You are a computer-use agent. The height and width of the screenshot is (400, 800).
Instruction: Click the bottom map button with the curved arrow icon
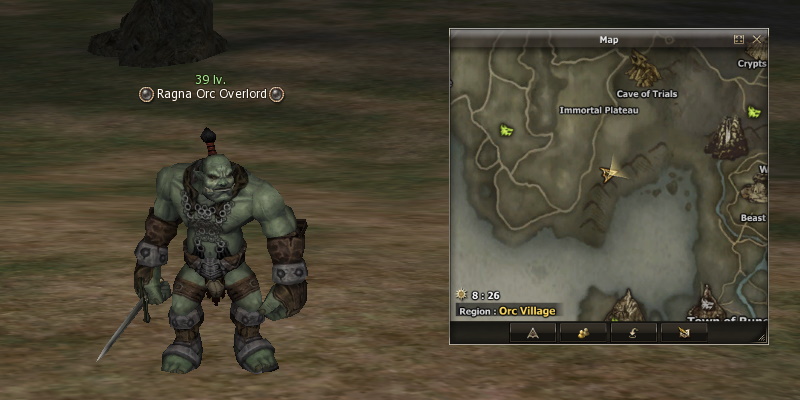coord(636,333)
